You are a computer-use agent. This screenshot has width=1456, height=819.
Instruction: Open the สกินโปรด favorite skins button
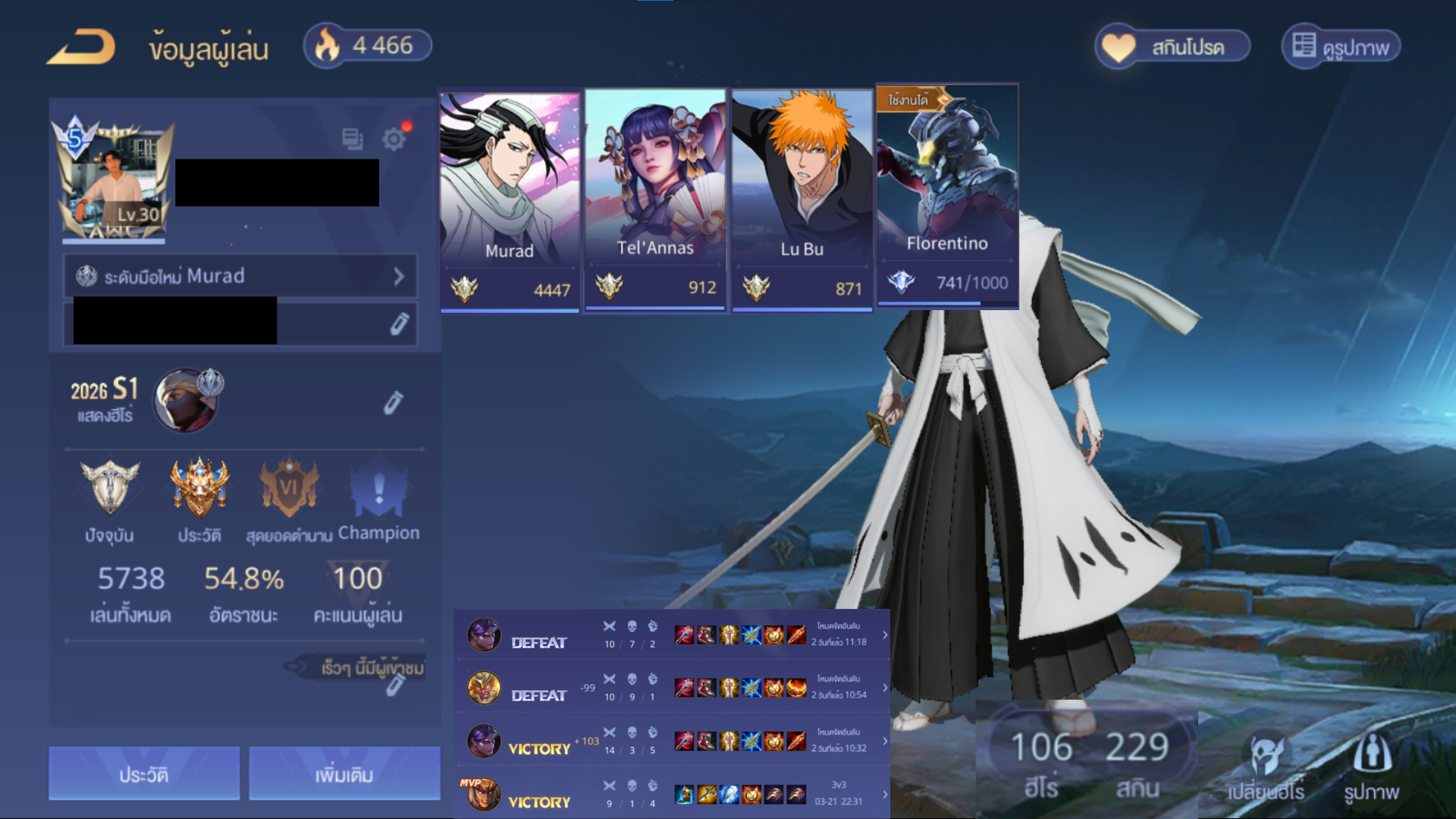[x=1172, y=47]
